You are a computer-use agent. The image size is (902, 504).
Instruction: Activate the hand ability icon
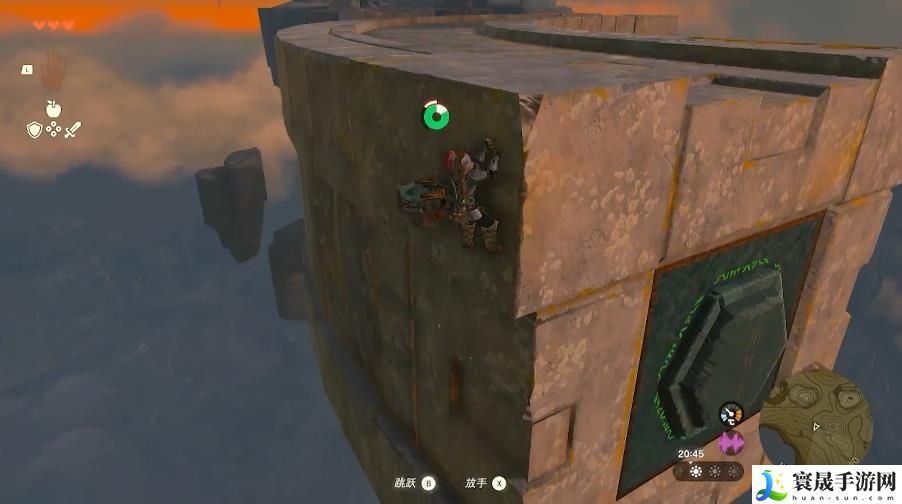point(53,66)
